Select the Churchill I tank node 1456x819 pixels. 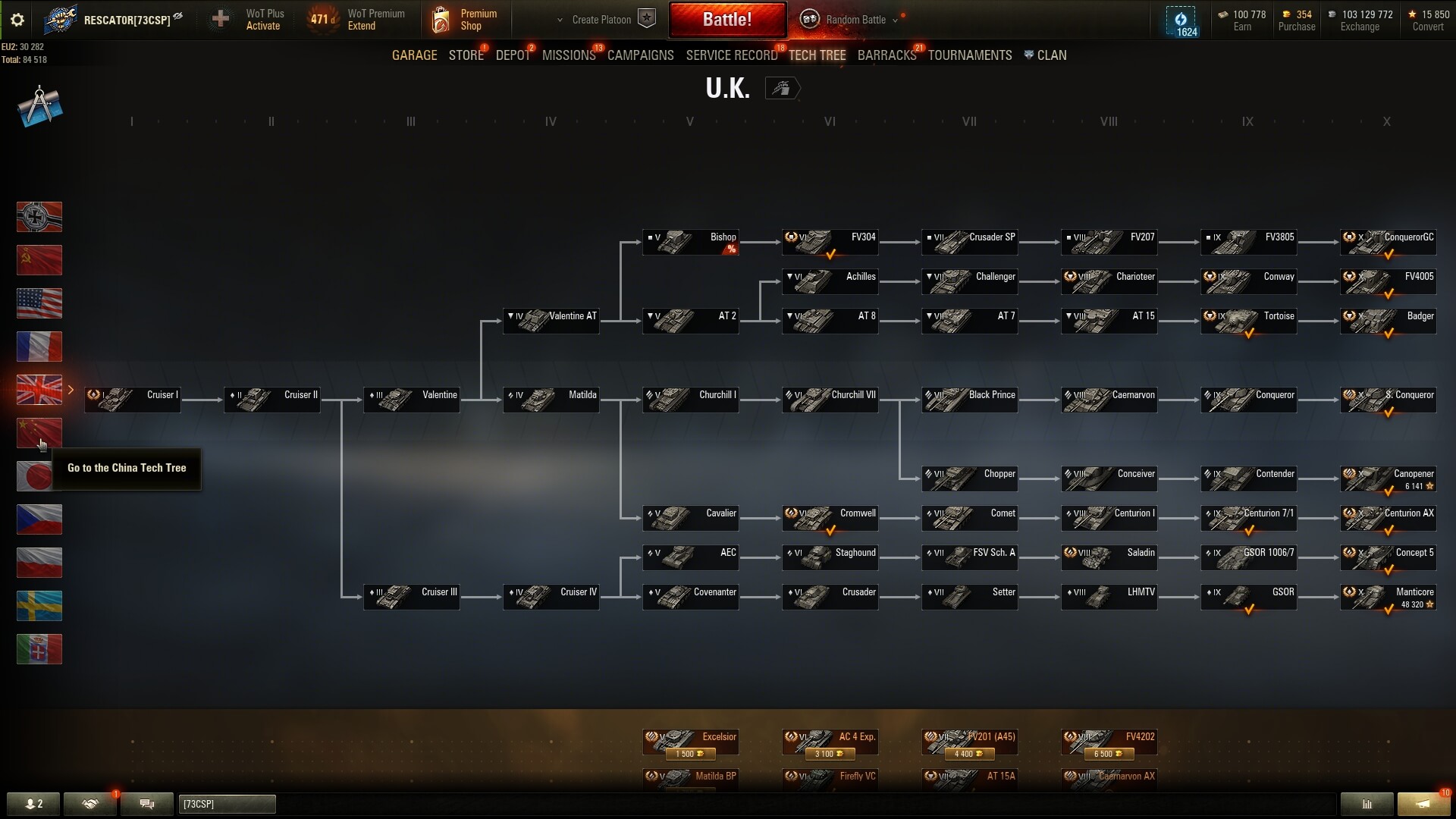click(x=690, y=400)
